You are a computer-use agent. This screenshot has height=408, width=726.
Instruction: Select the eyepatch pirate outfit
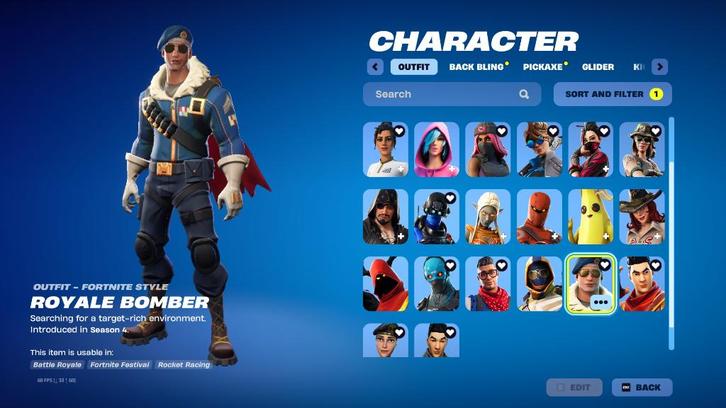coord(385,216)
